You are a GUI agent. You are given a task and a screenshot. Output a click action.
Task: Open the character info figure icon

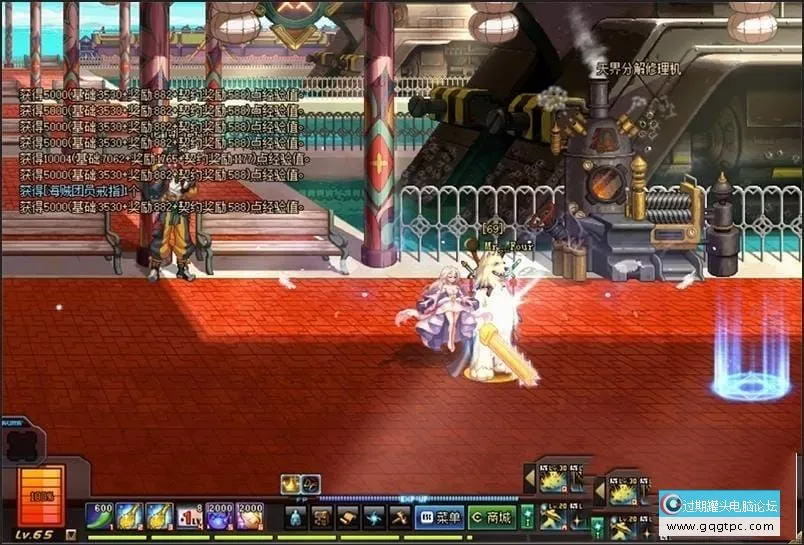[x=296, y=518]
